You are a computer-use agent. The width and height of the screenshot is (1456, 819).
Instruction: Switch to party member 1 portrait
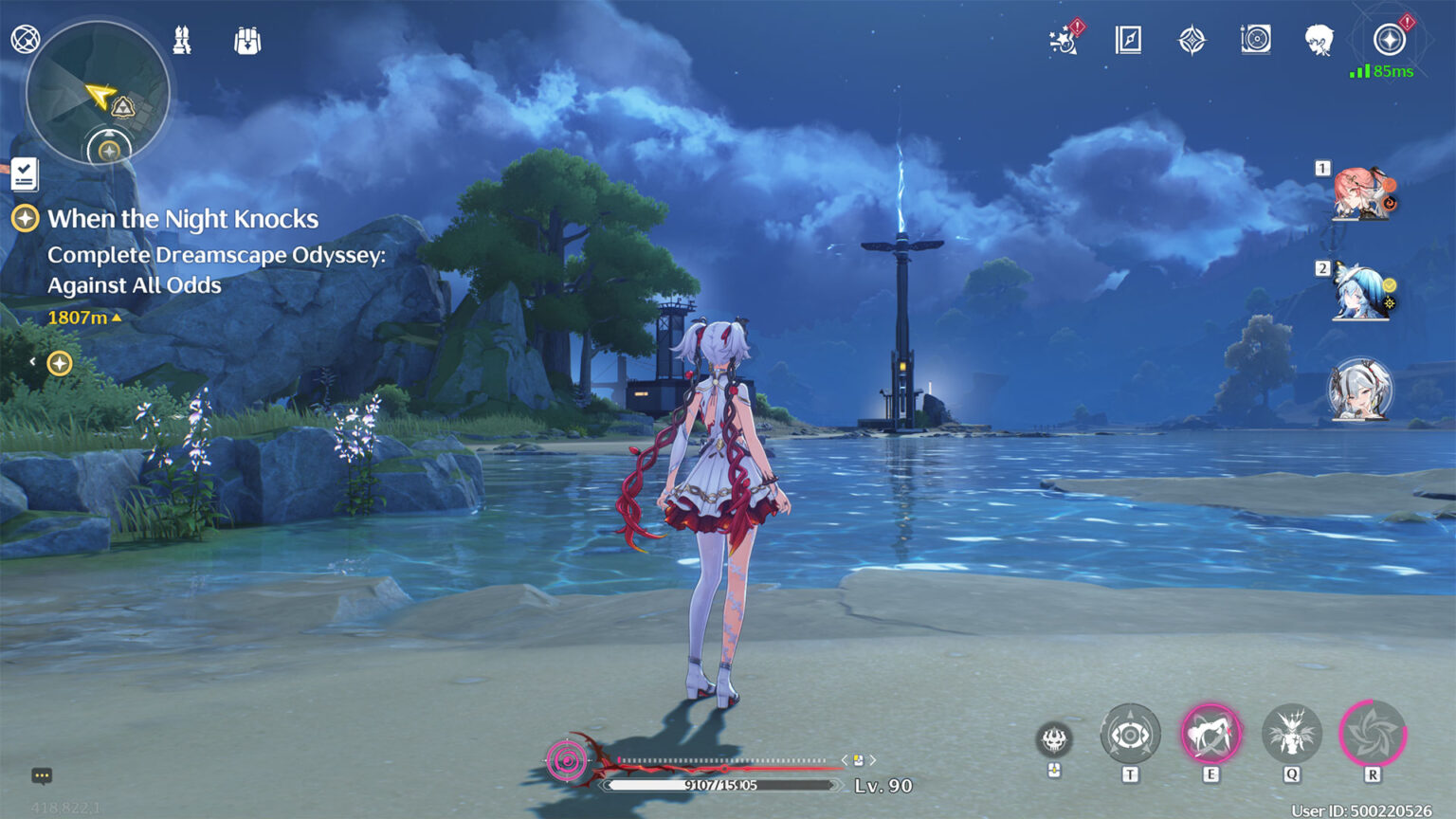(x=1362, y=193)
